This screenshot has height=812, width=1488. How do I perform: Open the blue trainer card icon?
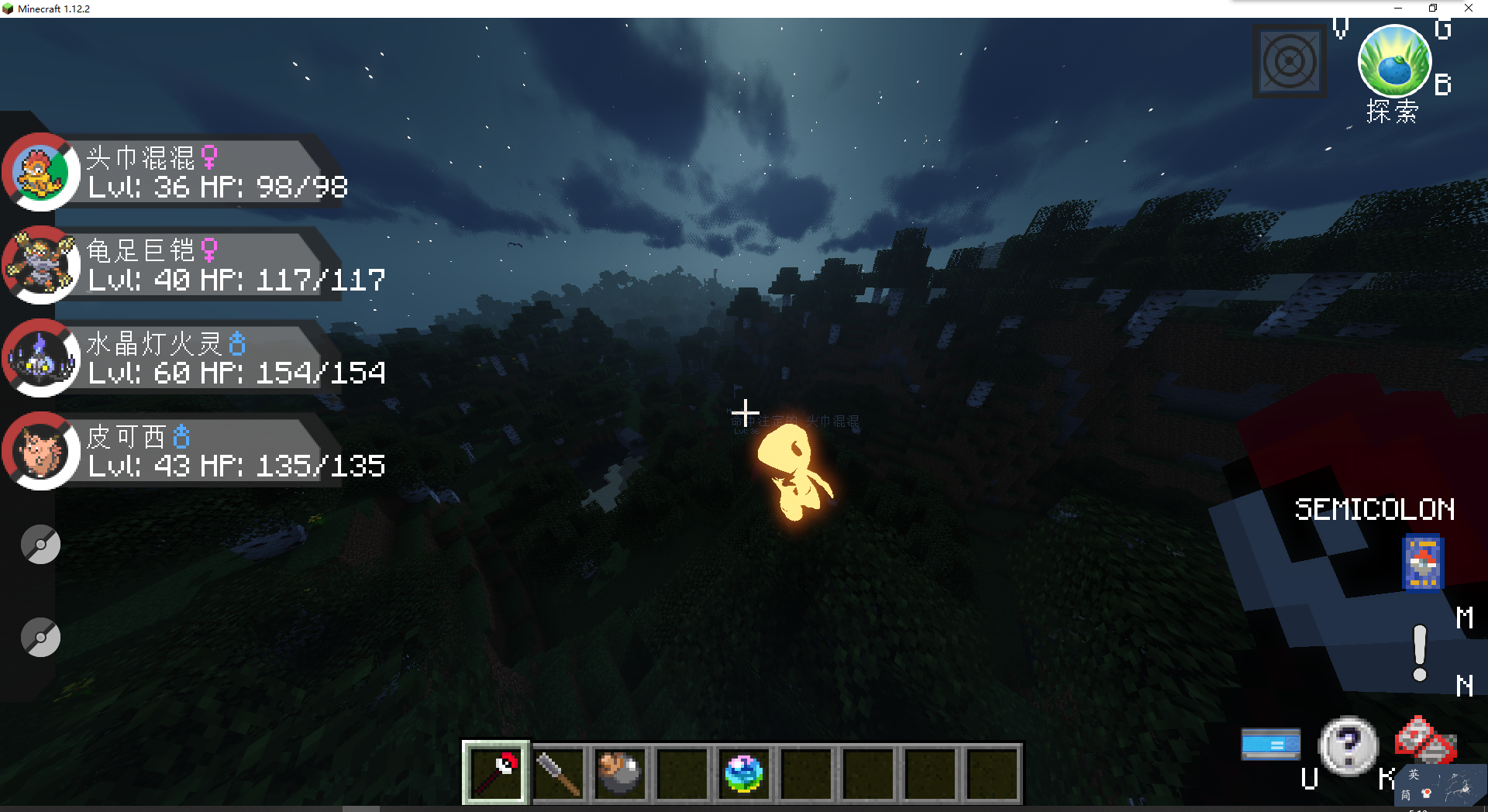tap(1423, 563)
